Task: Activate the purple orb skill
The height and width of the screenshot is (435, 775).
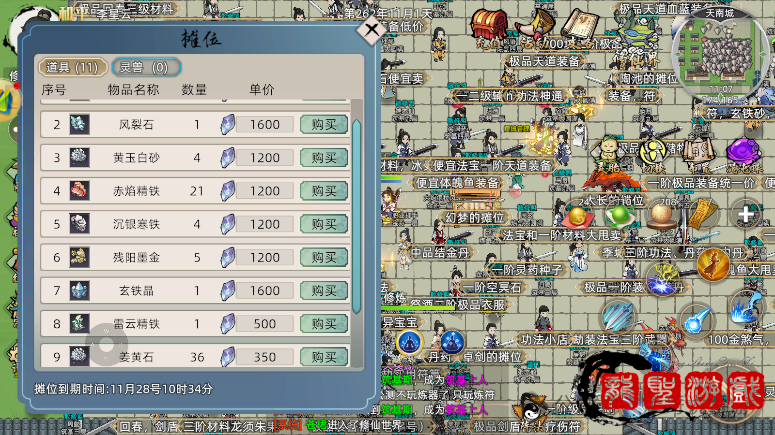Action: click(x=743, y=151)
